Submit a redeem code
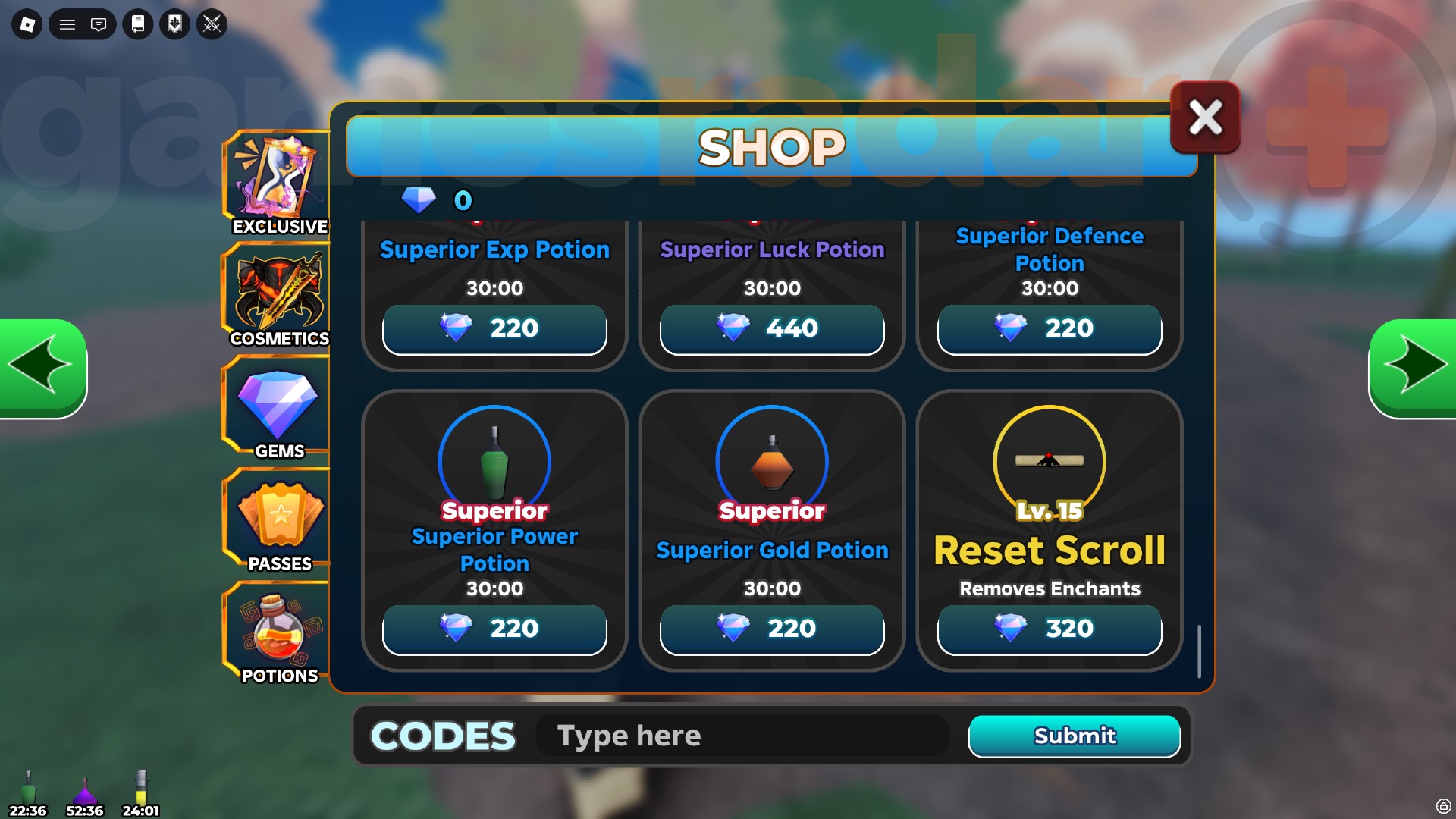 pos(1075,736)
